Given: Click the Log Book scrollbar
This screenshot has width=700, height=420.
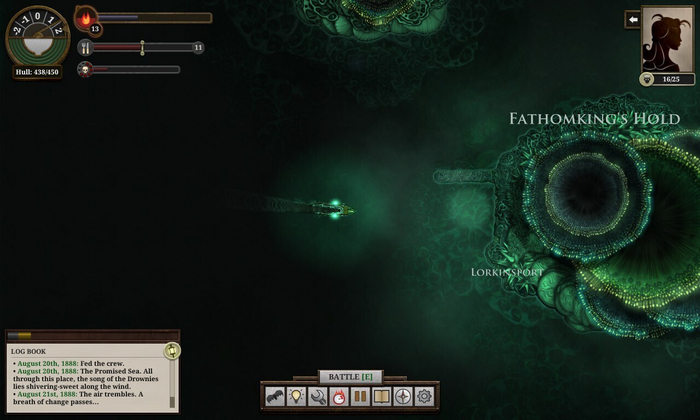Looking at the screenshot, I should point(173,385).
